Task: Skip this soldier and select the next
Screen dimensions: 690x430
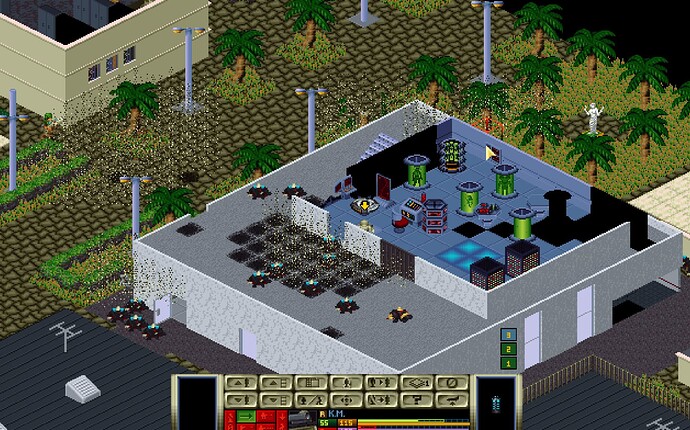Action: click(x=382, y=399)
